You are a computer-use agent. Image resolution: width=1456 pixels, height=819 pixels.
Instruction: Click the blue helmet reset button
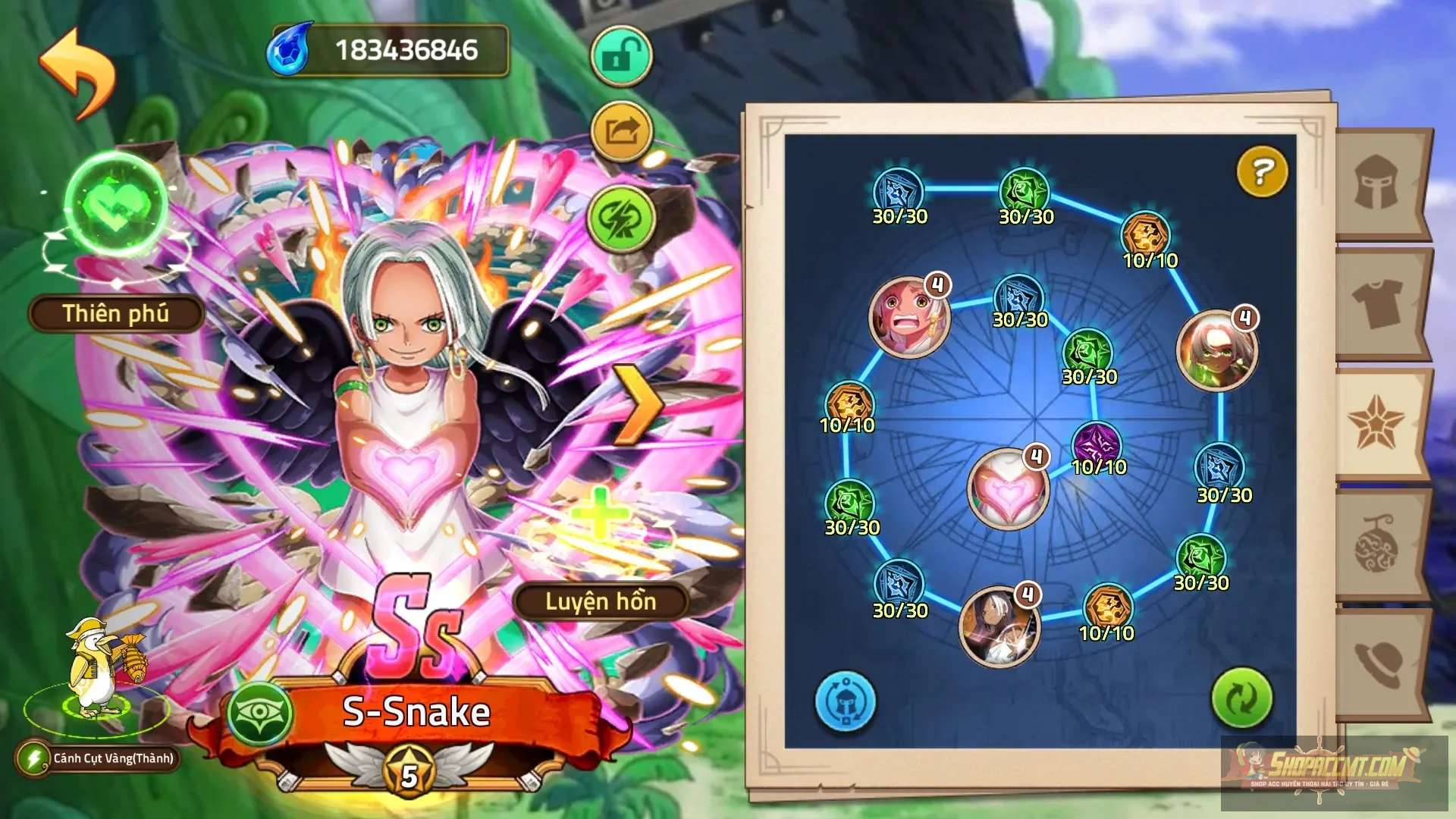coord(845,701)
